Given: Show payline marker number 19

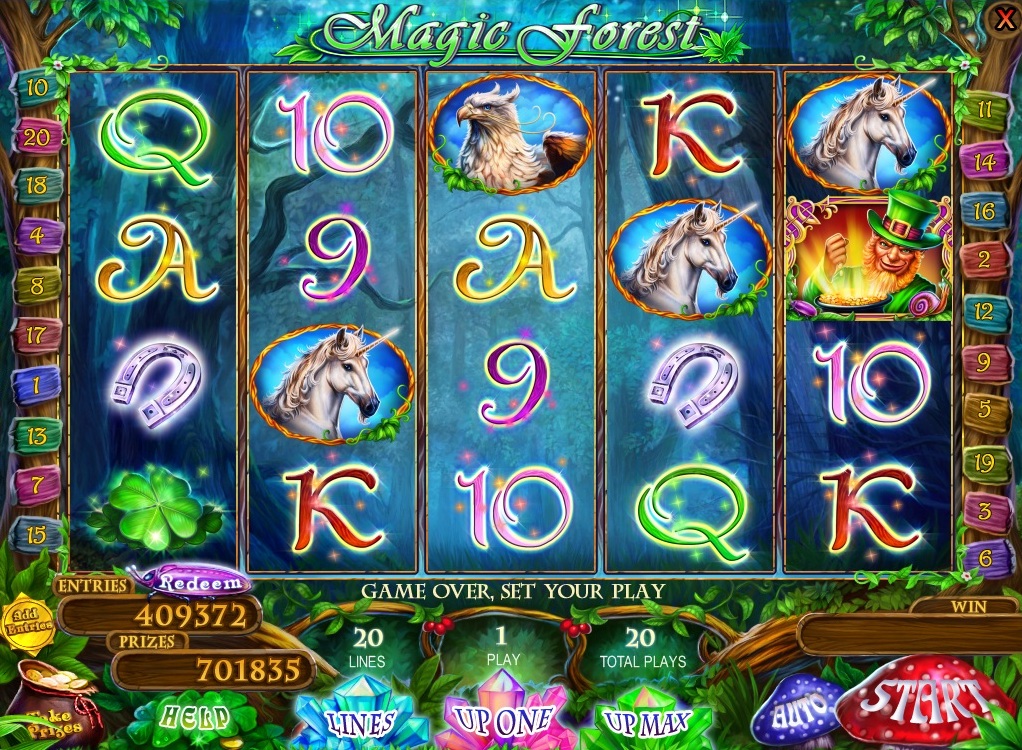Looking at the screenshot, I should [984, 463].
